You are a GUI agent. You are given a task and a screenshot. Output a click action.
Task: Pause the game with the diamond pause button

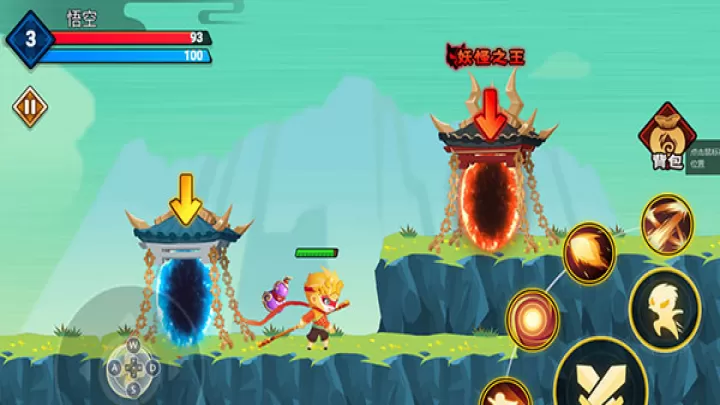coord(29,107)
